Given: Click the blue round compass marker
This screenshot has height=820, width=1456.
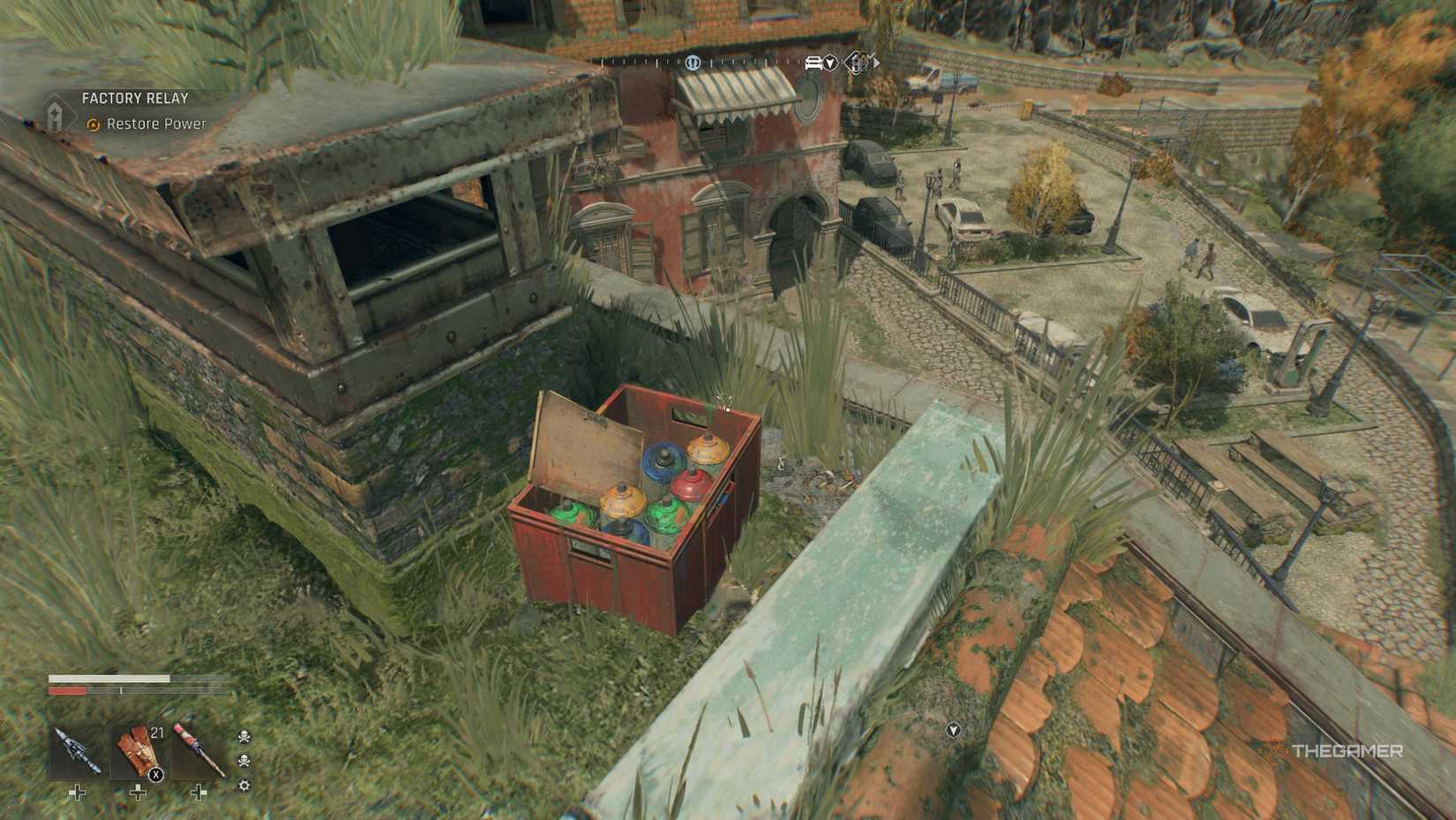Looking at the screenshot, I should point(693,63).
